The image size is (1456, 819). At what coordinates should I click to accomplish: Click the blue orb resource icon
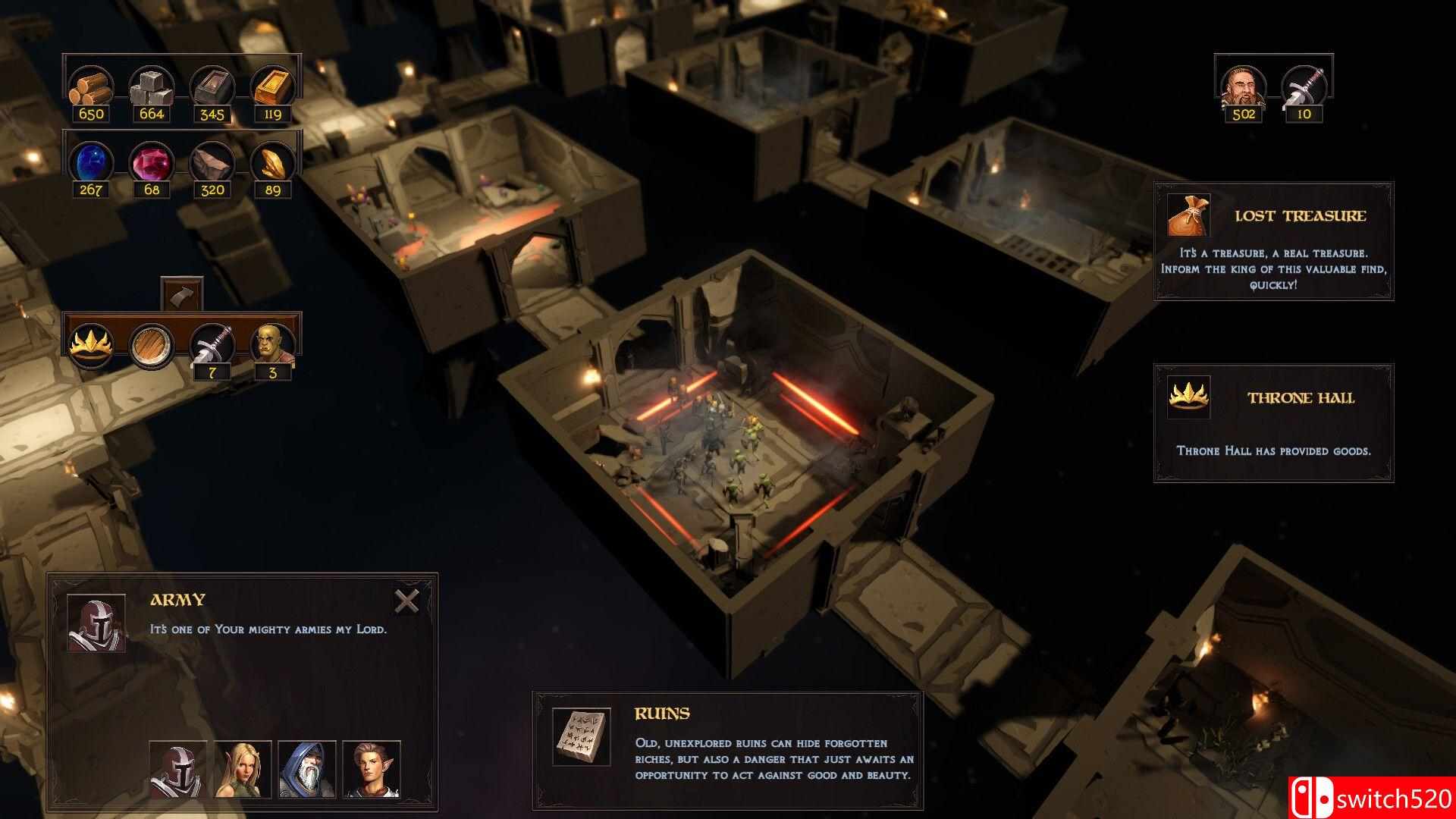point(91,162)
